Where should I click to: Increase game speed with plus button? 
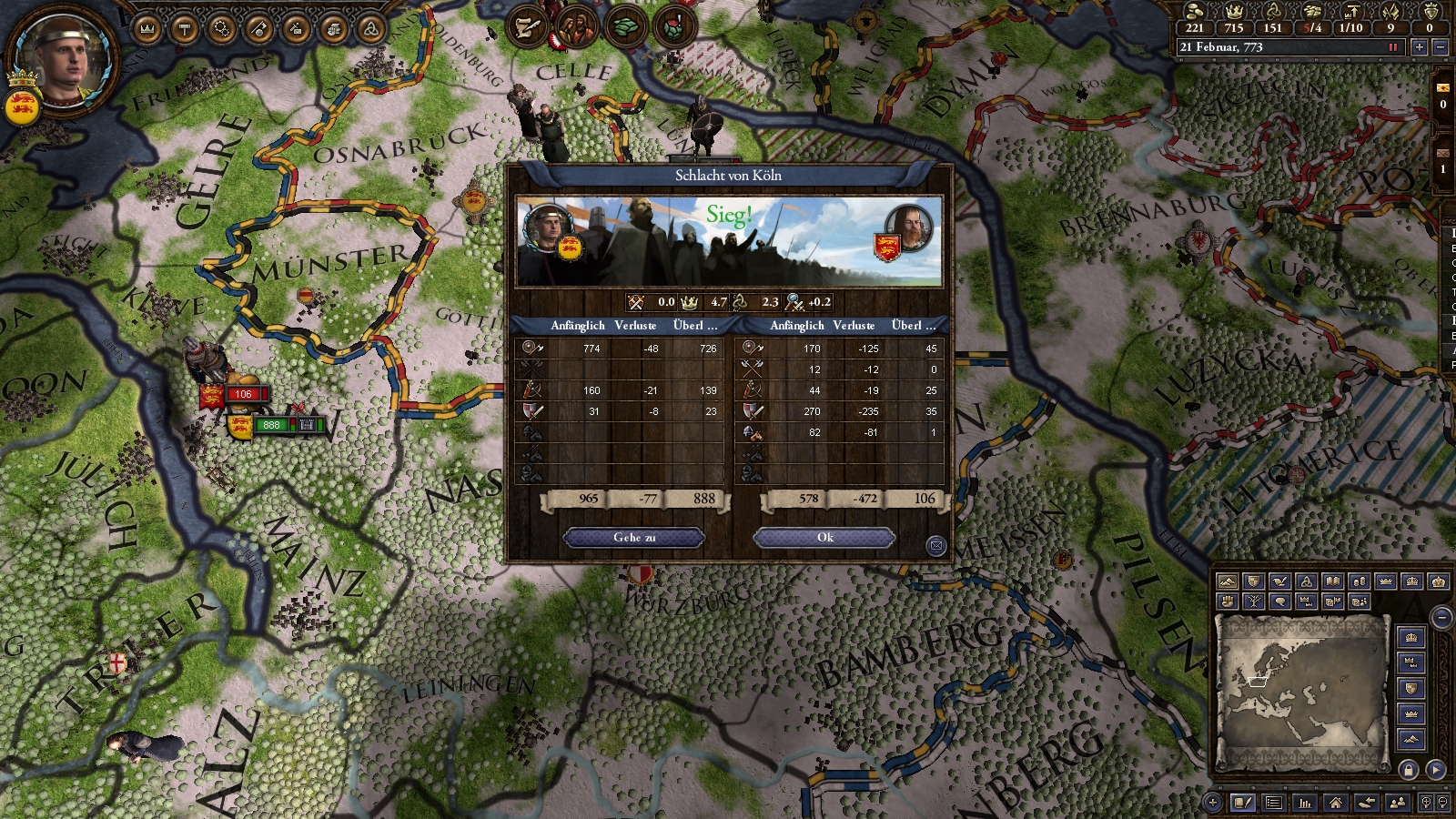click(1419, 47)
